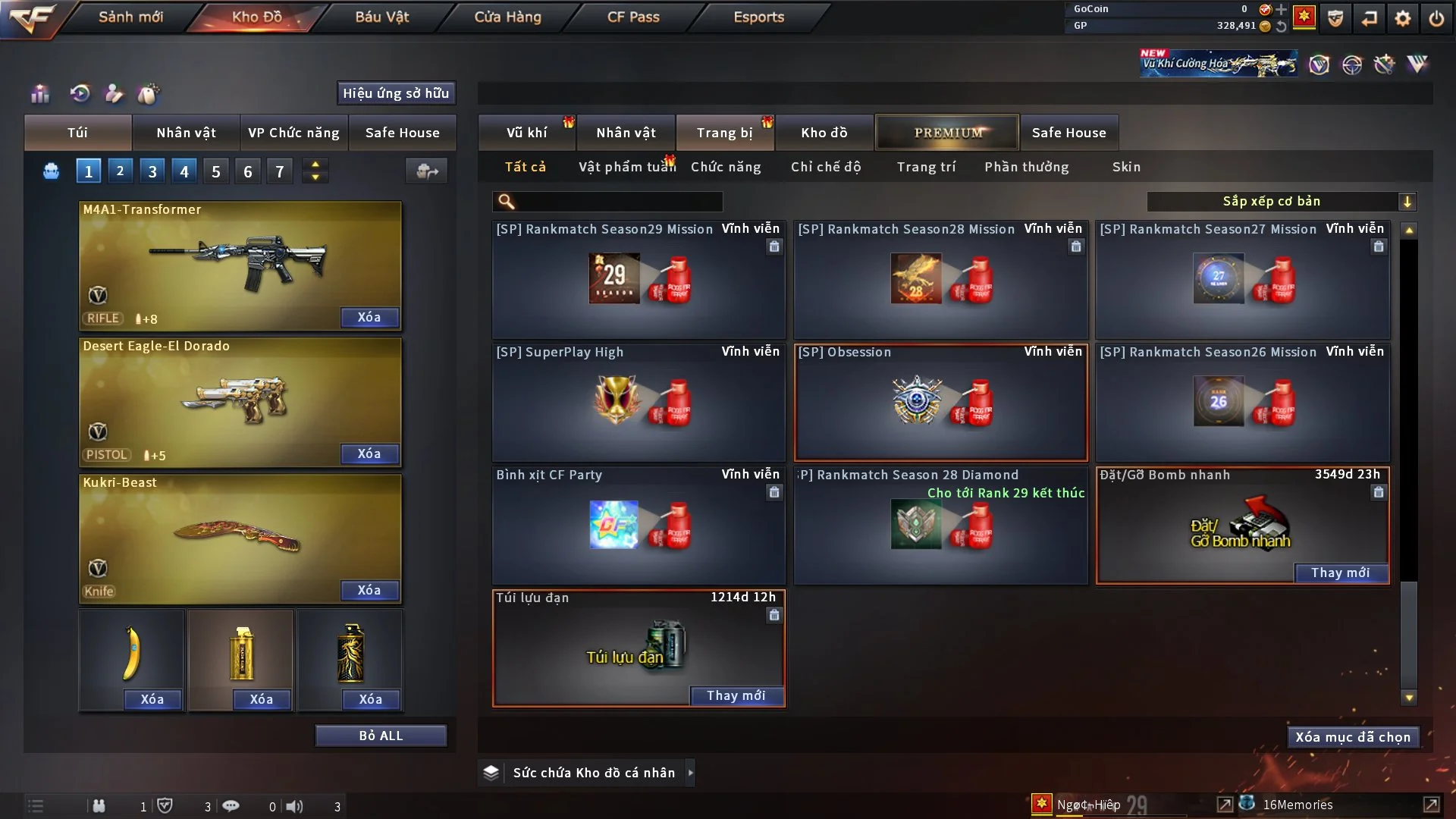Image resolution: width=1456 pixels, height=819 pixels.
Task: Select the PREMIUM inventory tab
Action: tap(948, 133)
